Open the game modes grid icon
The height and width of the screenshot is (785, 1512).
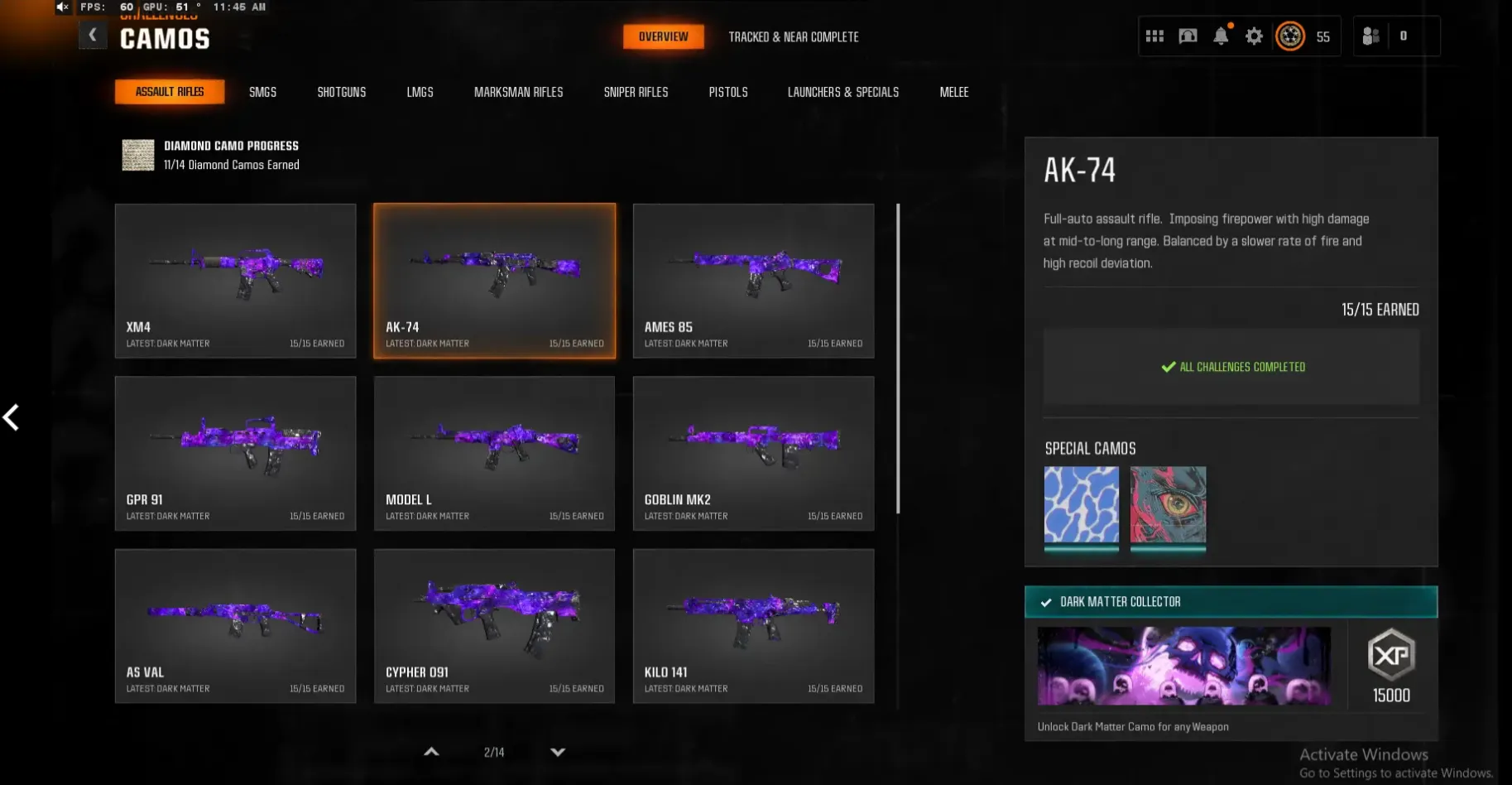click(1154, 35)
